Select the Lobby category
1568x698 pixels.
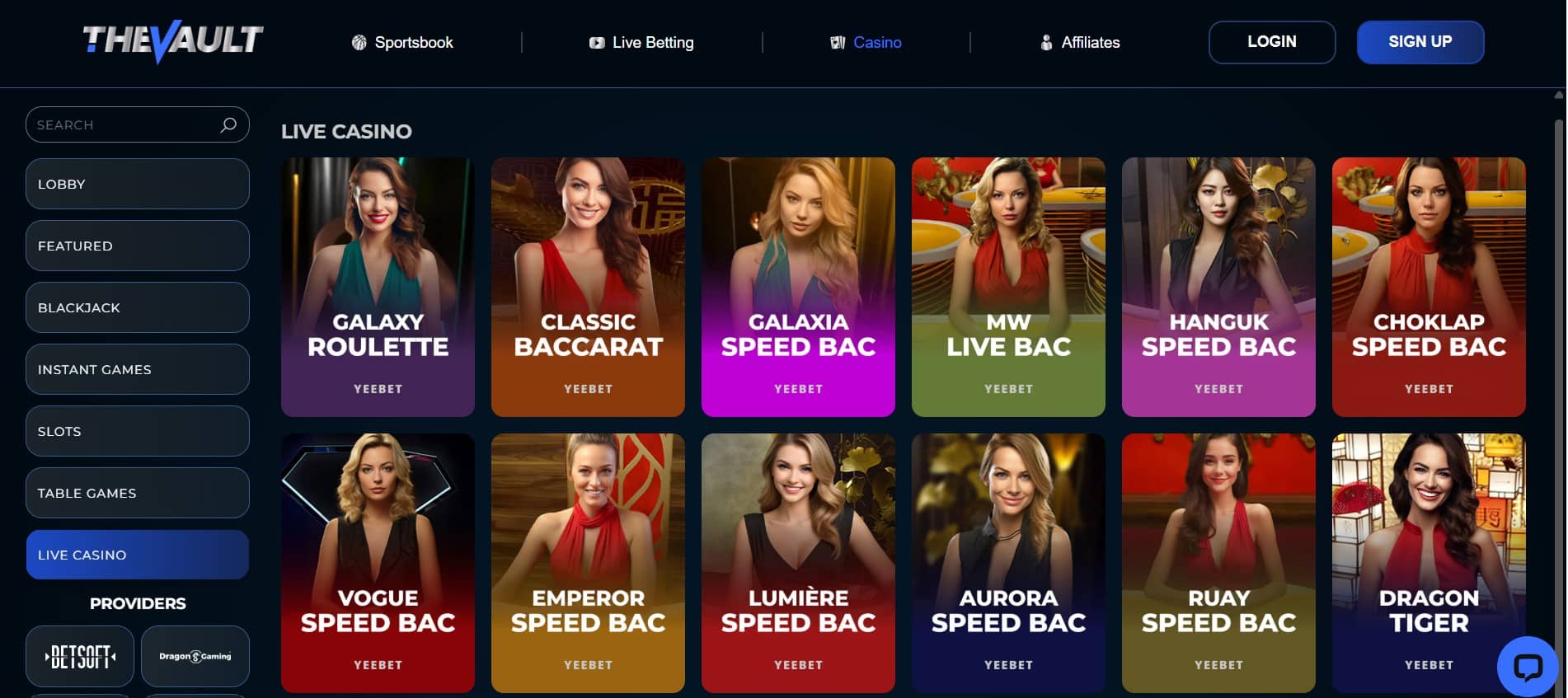(x=137, y=184)
